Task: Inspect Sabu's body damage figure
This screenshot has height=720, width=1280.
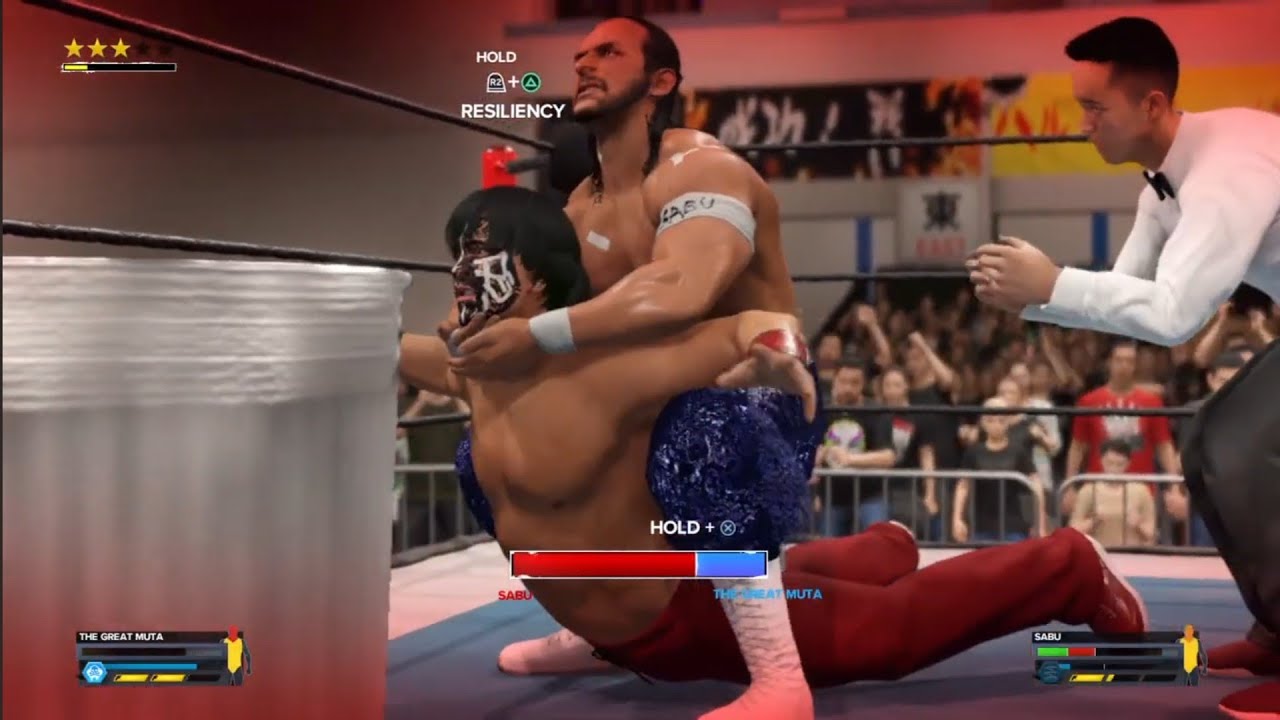Action: coord(1190,654)
